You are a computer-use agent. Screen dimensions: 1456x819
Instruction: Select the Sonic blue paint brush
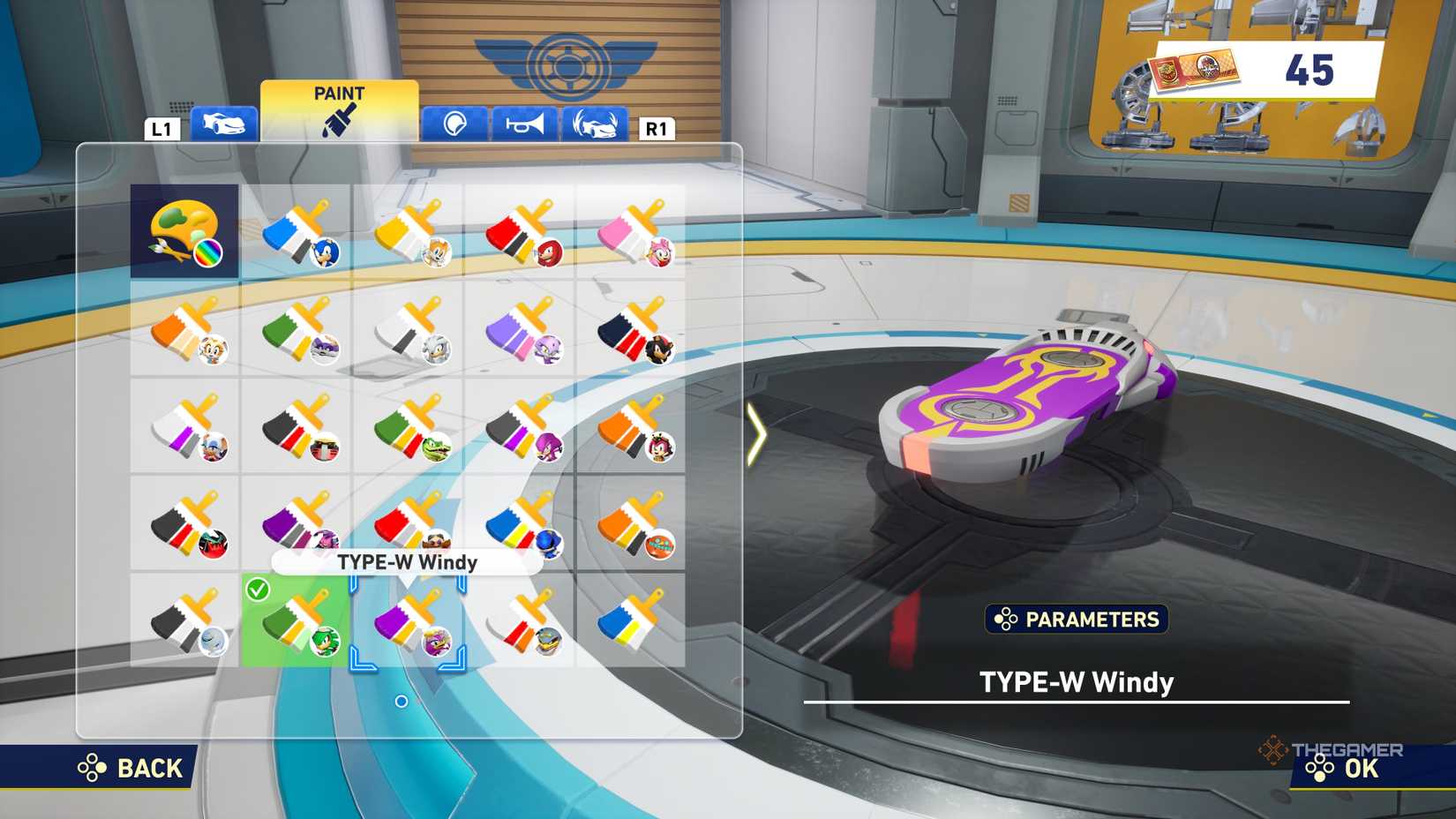click(297, 232)
